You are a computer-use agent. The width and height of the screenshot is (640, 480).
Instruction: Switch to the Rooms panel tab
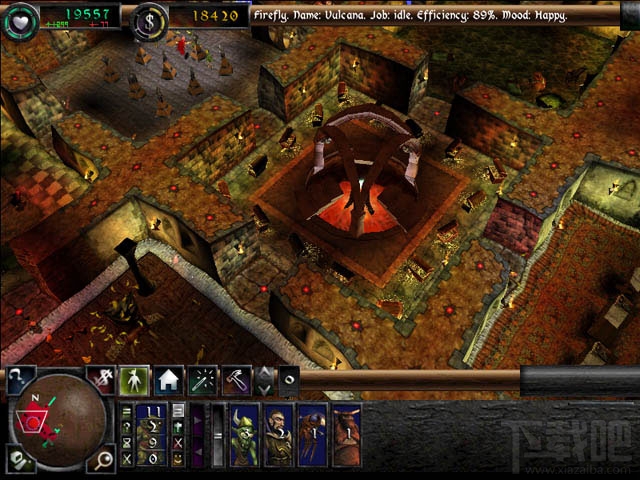(x=167, y=380)
